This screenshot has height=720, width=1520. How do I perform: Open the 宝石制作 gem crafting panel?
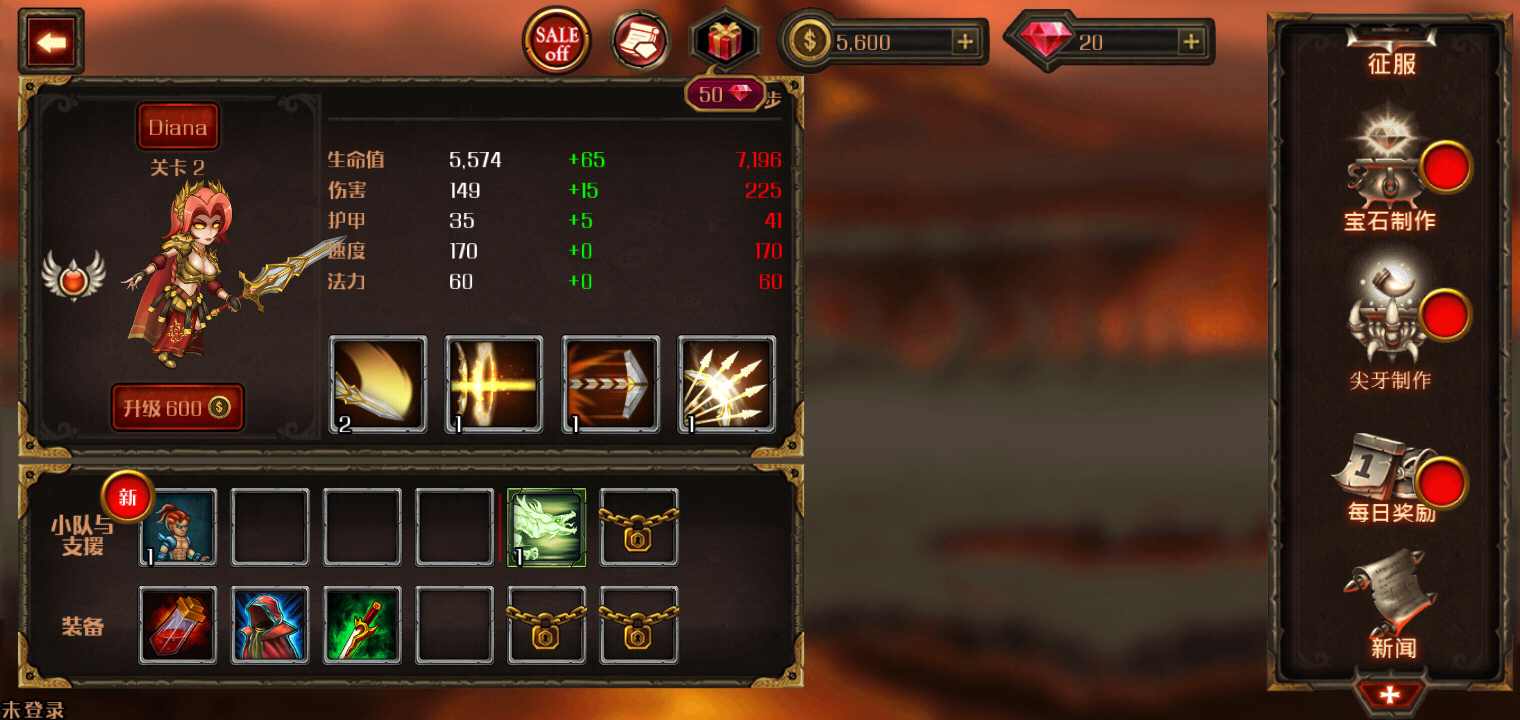[x=1390, y=180]
